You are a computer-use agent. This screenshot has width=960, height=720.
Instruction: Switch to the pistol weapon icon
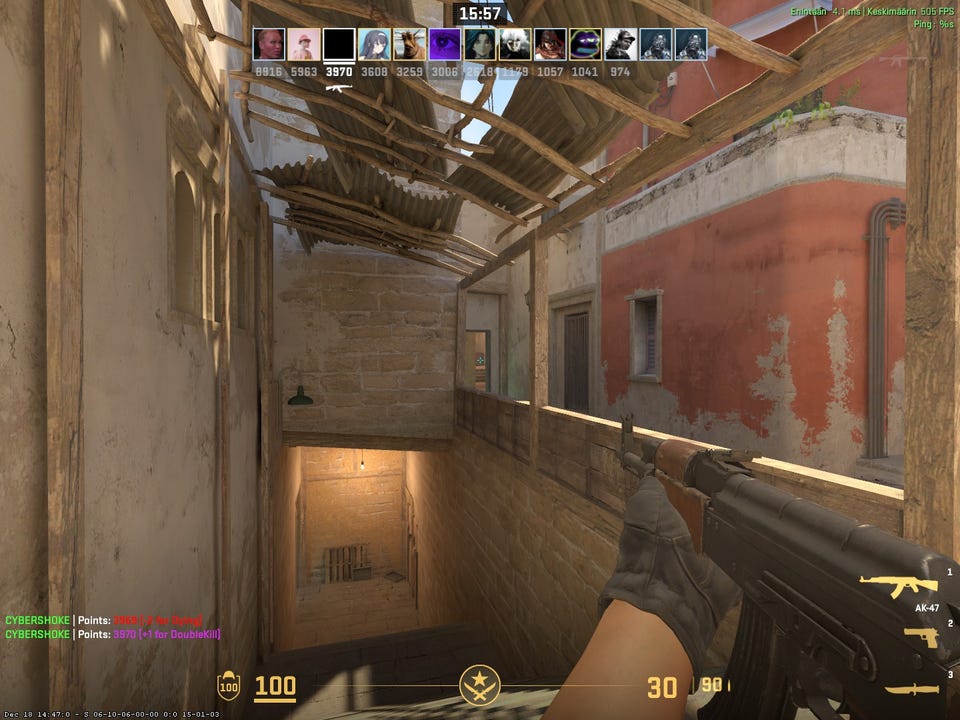pos(920,637)
